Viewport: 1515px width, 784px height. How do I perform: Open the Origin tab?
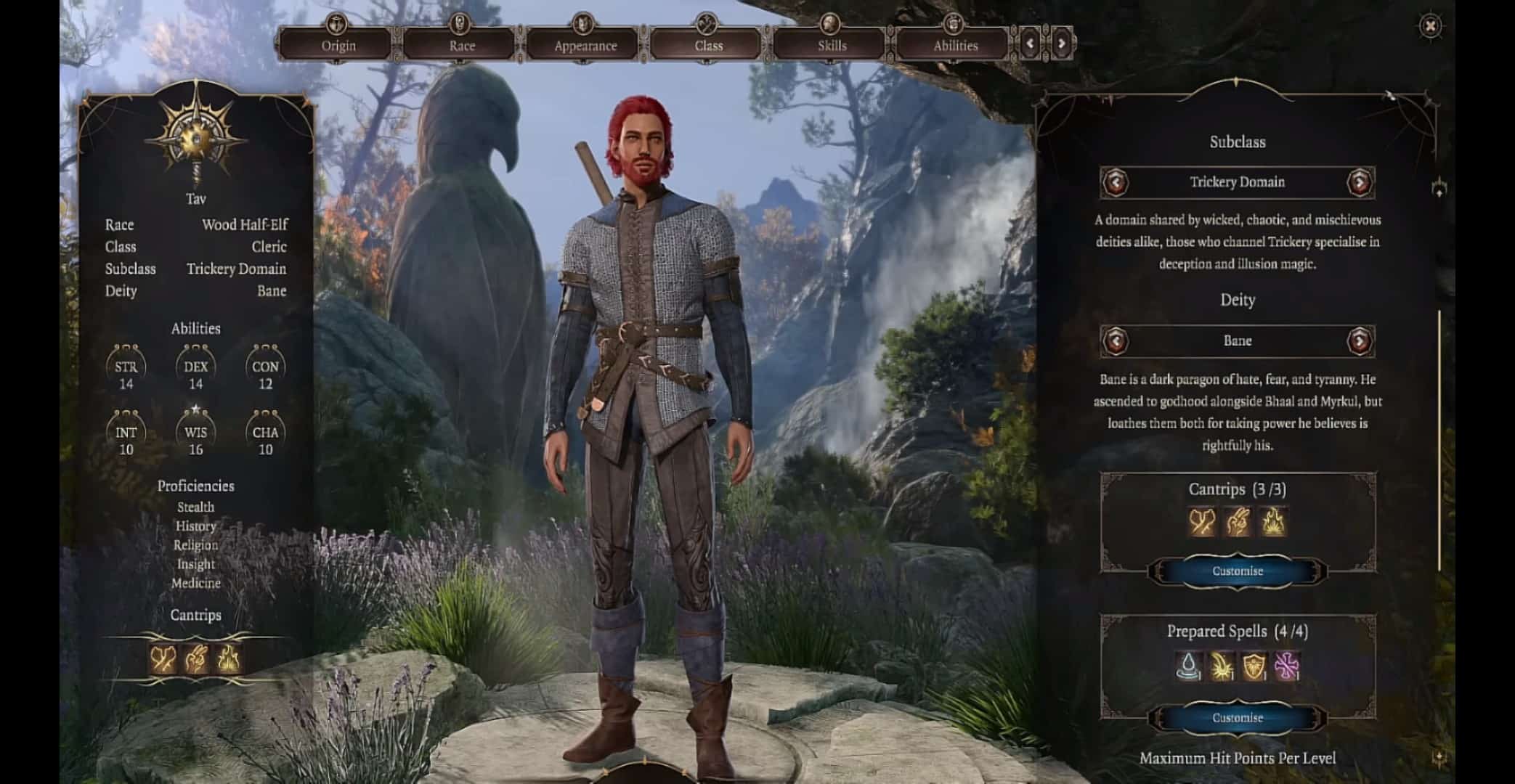click(x=338, y=45)
